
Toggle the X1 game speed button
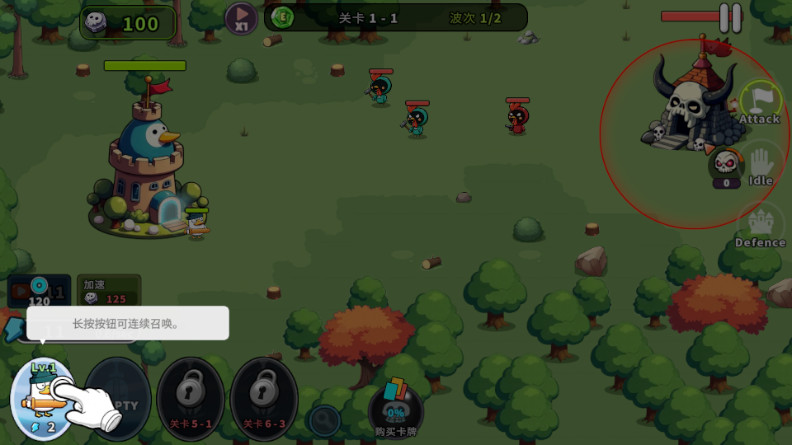[x=240, y=17]
